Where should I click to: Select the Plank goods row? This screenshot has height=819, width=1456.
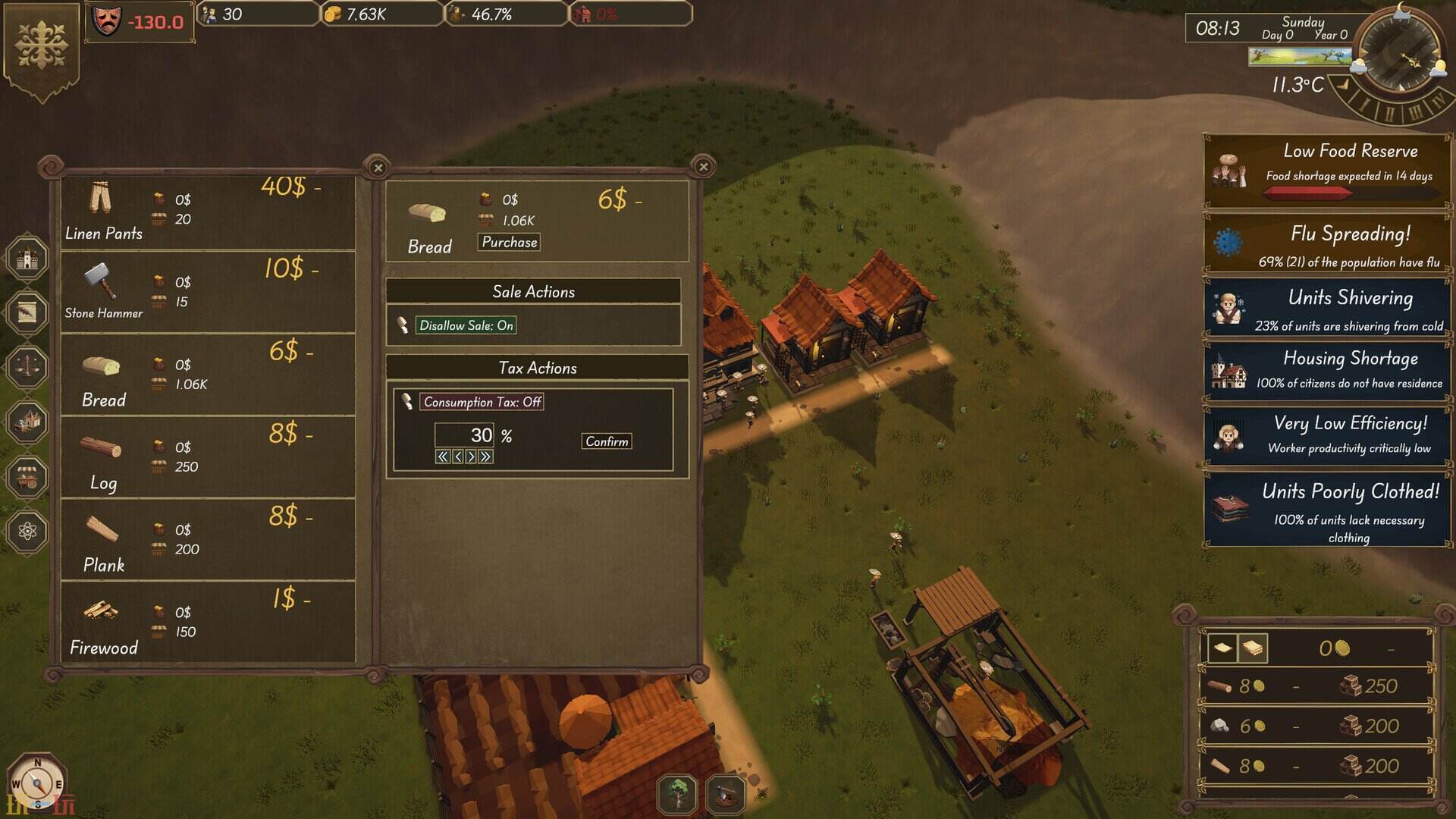208,540
